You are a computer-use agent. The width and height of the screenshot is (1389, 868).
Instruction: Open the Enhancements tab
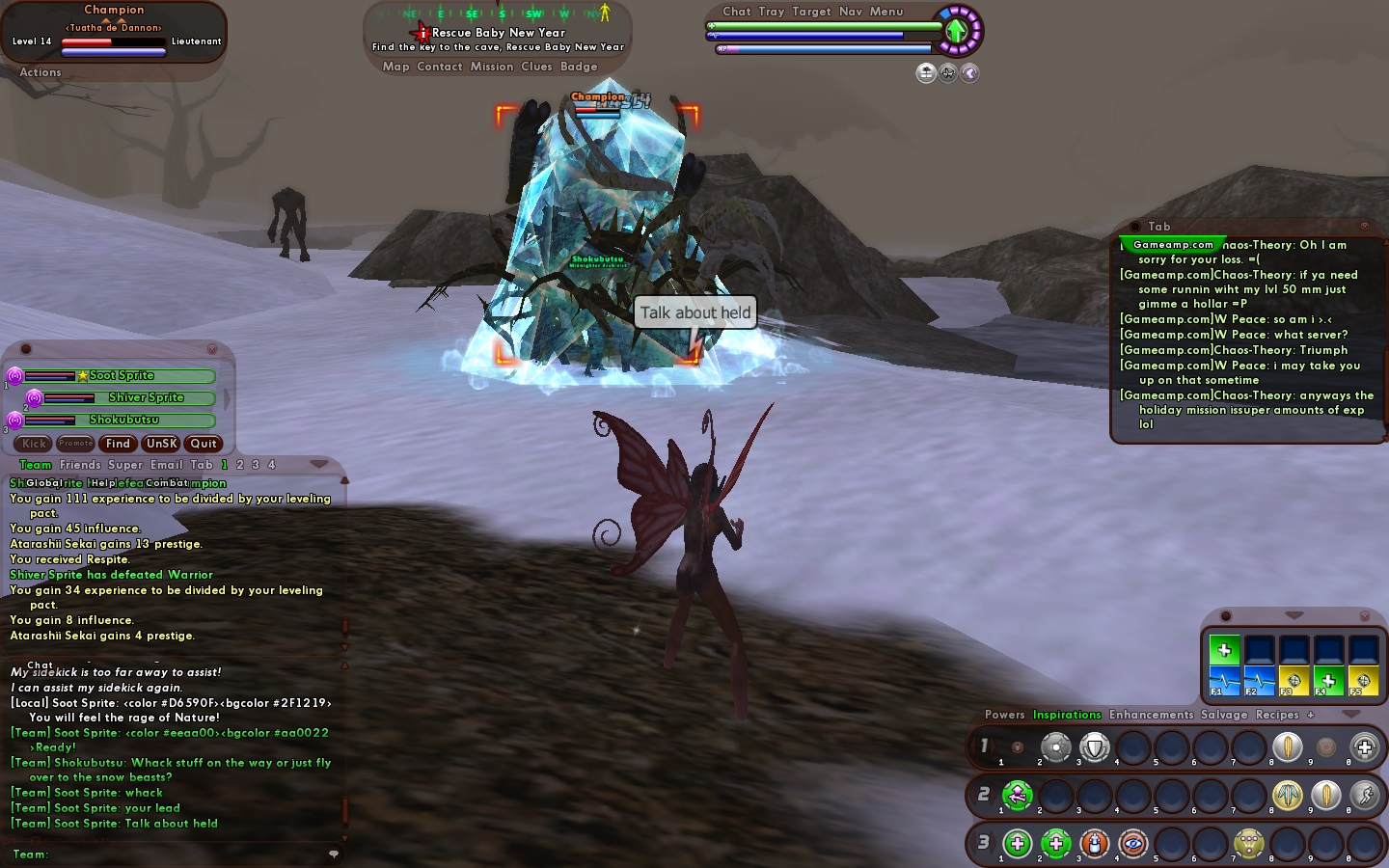pos(1151,715)
